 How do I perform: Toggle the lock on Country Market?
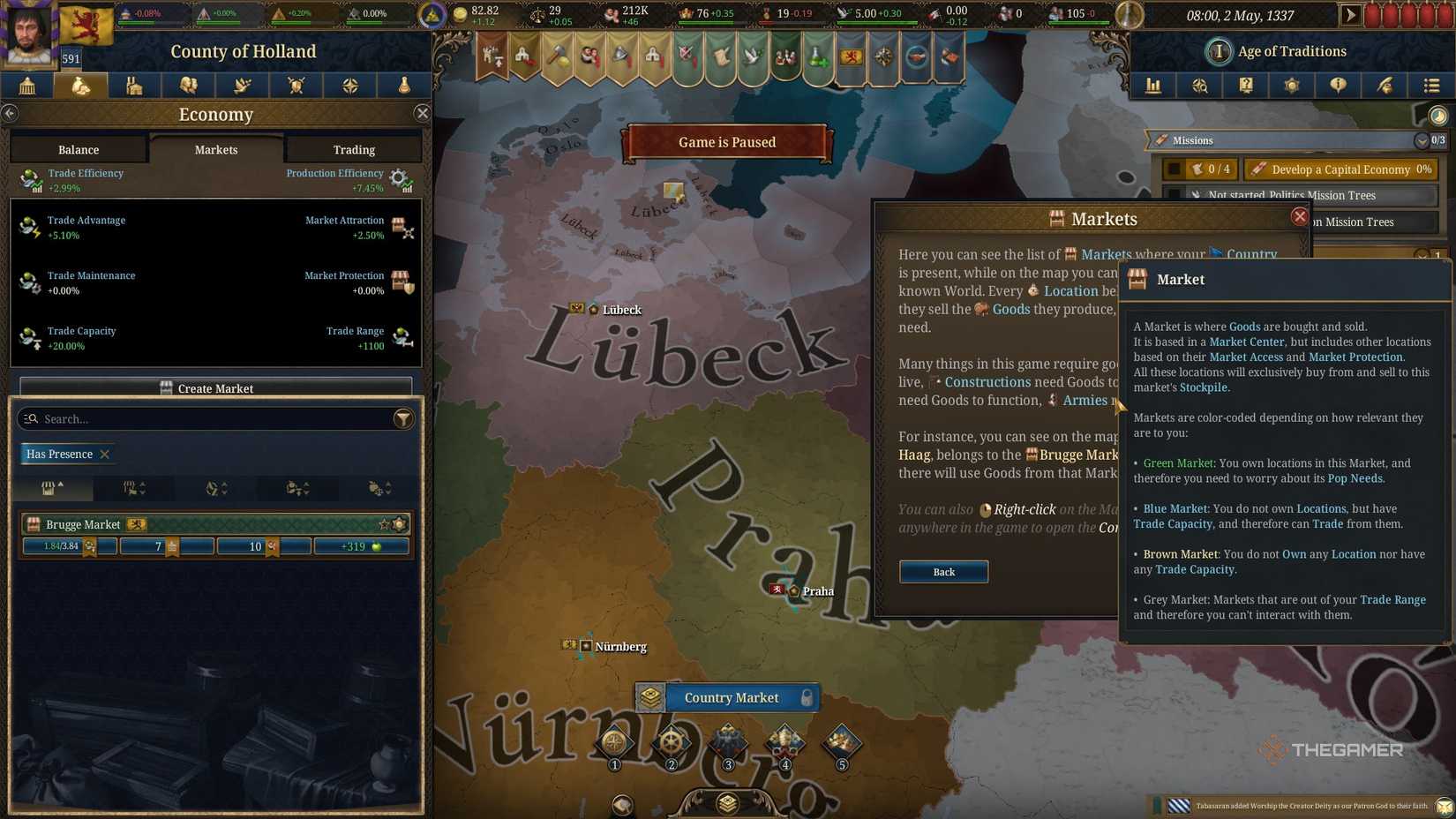click(x=808, y=697)
